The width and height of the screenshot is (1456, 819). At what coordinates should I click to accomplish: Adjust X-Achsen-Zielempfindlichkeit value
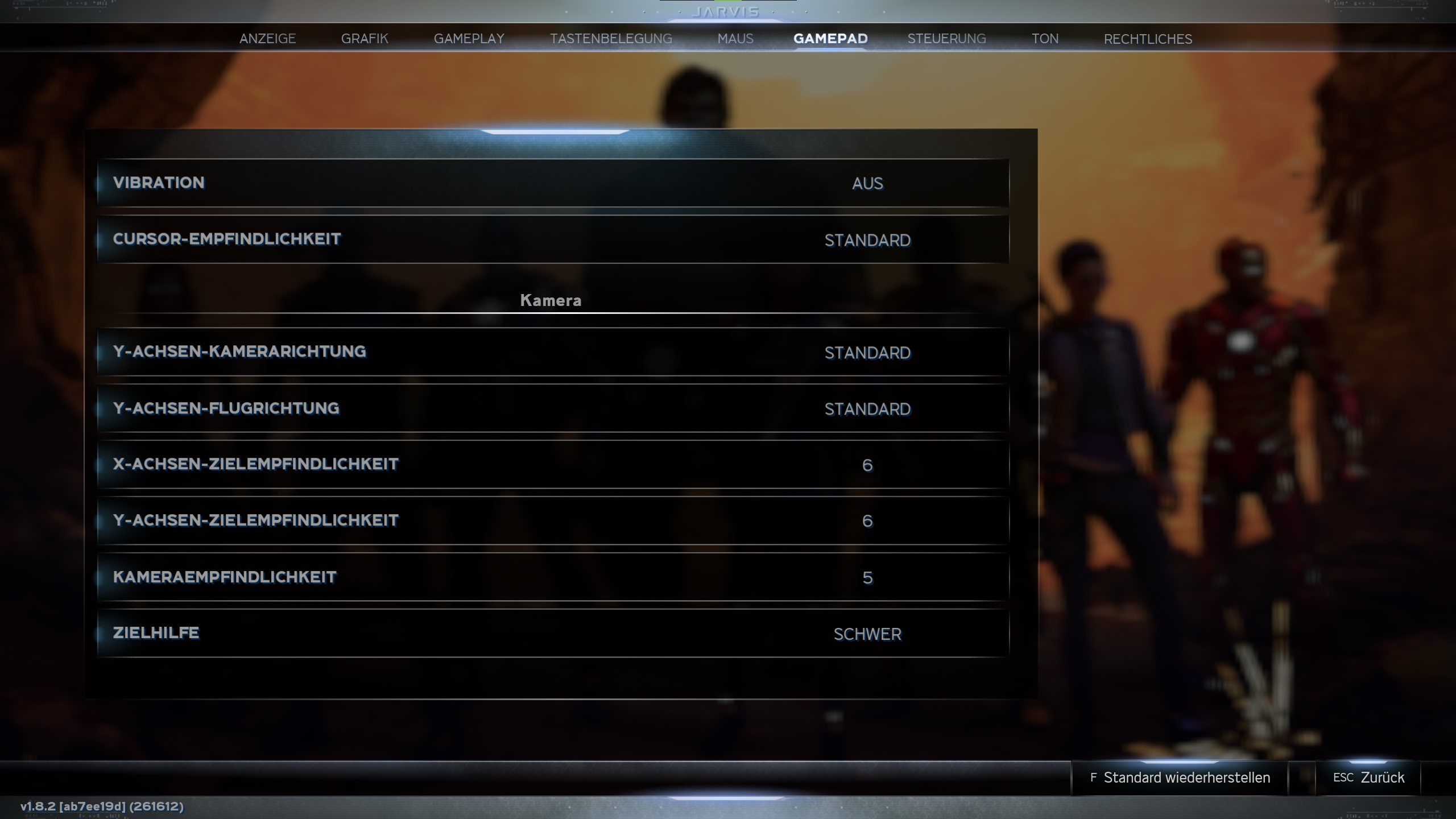coord(553,465)
